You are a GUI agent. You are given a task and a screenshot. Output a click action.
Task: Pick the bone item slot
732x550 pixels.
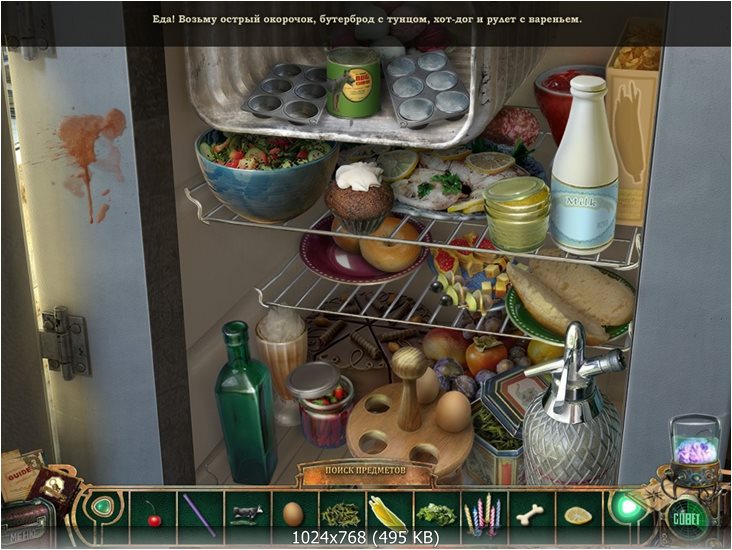click(530, 514)
